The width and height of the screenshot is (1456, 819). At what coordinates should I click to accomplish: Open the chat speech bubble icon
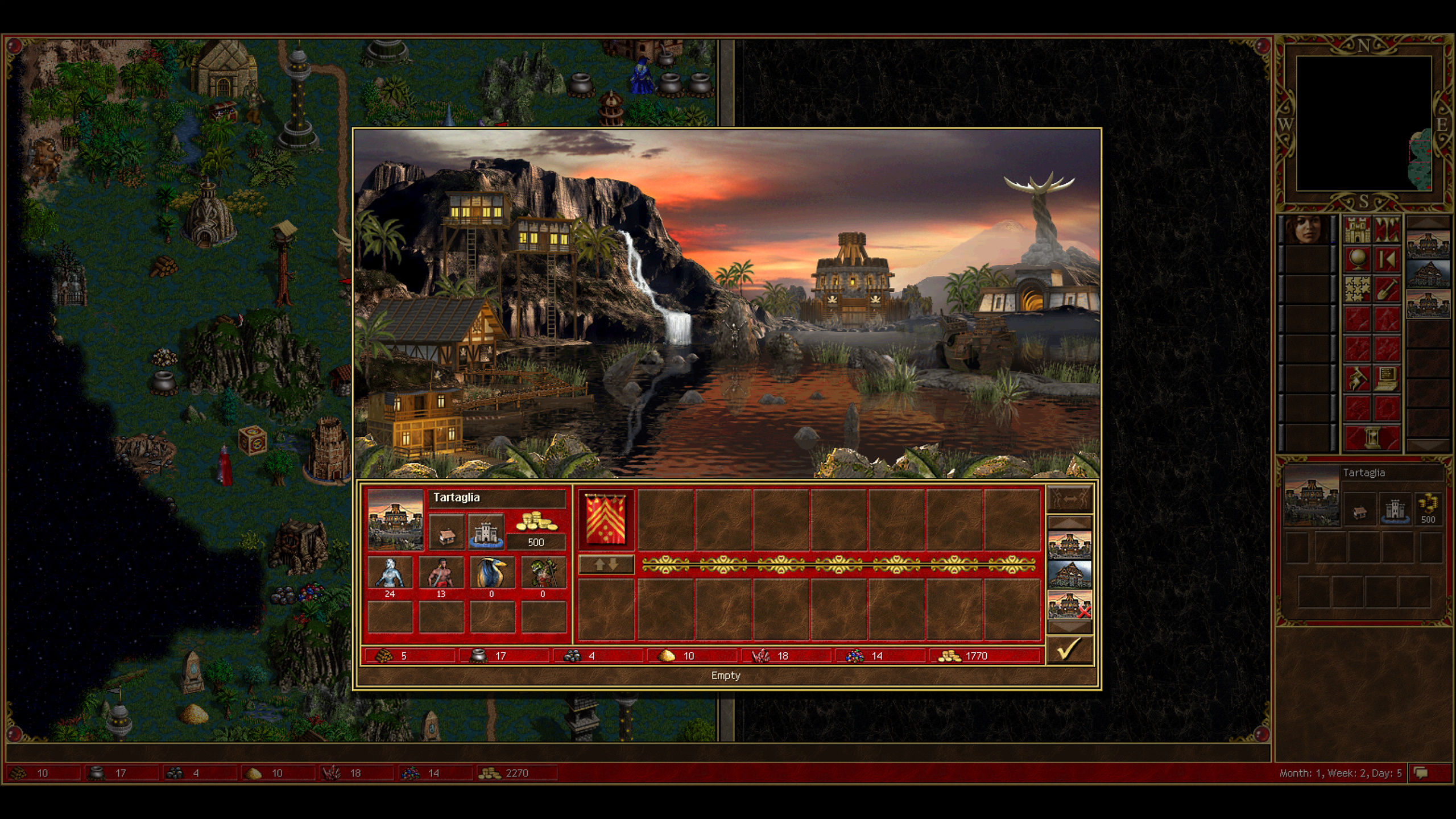(1421, 773)
